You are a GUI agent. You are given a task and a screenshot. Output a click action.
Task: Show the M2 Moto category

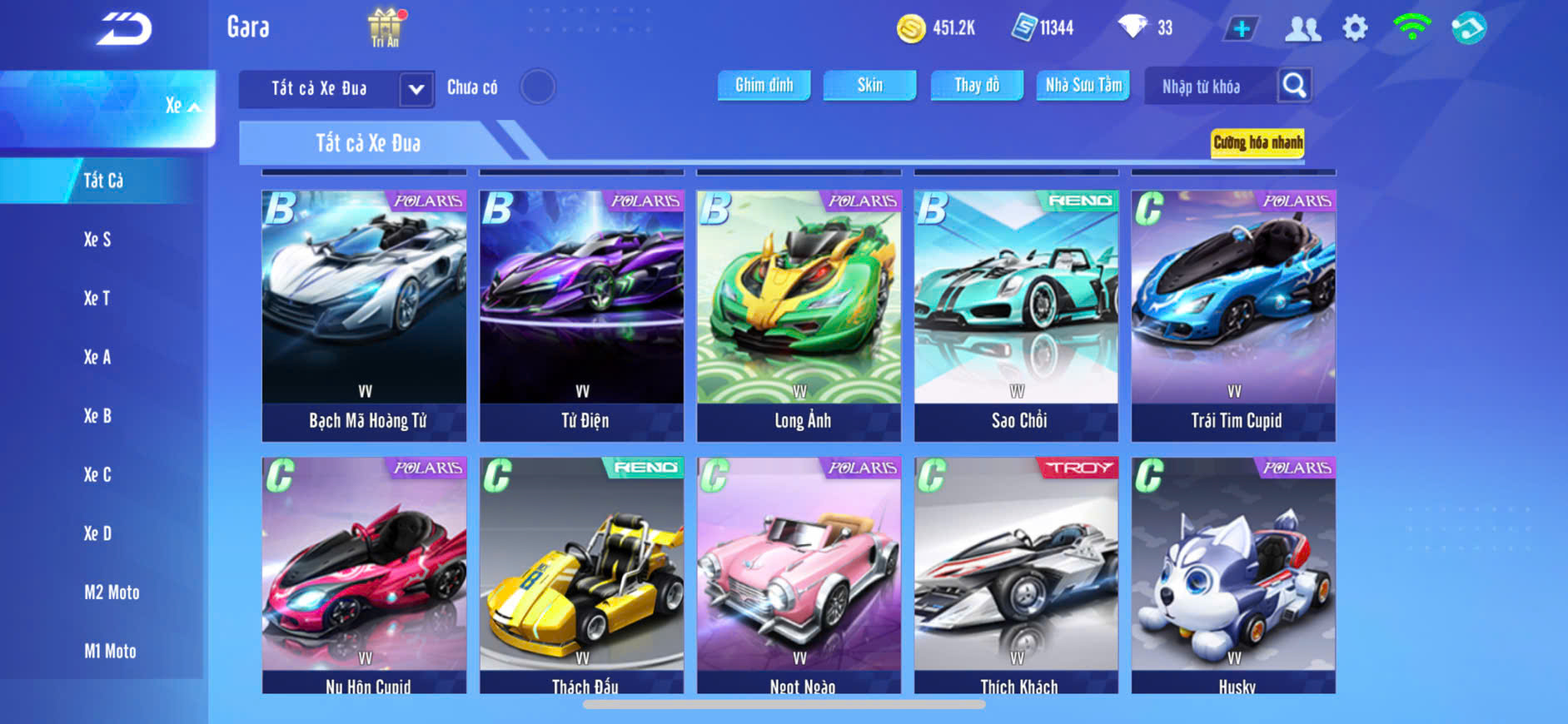point(112,593)
